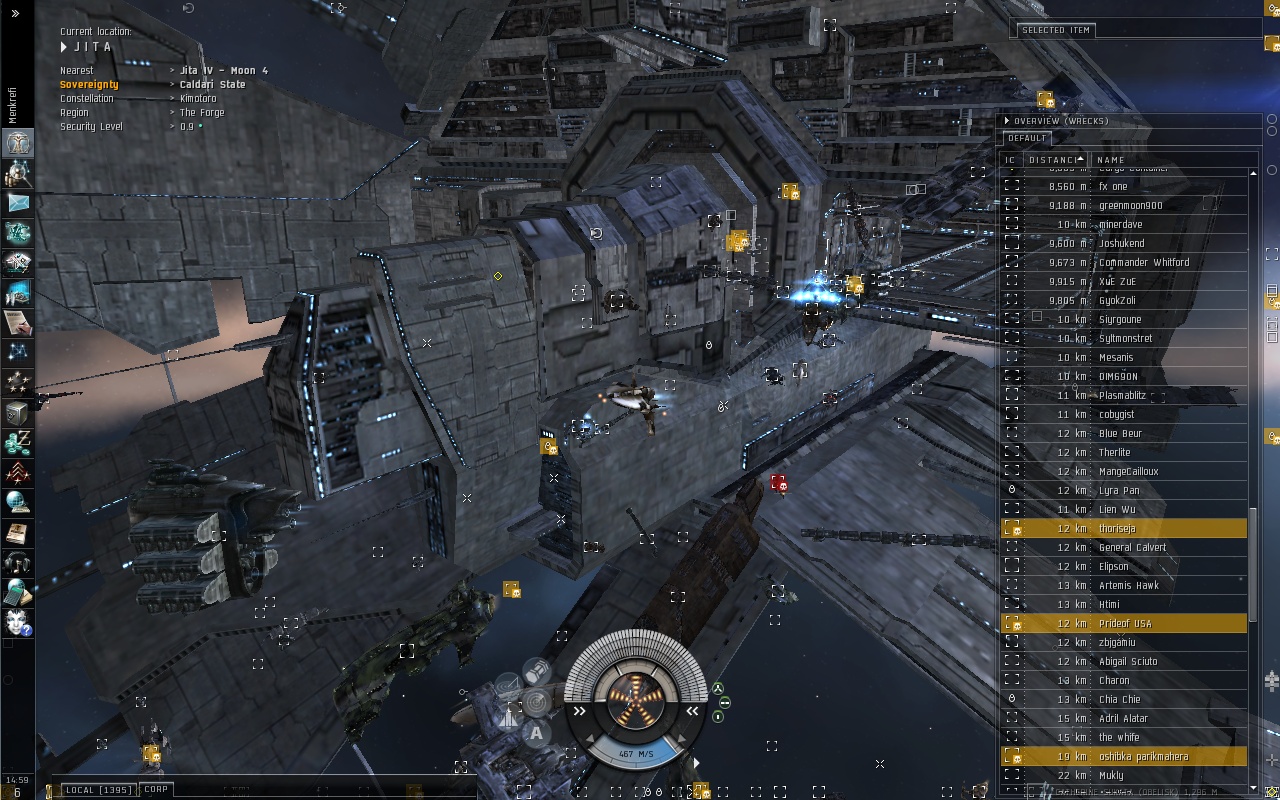Open the Selected Item panel
1280x800 pixels.
1056,30
